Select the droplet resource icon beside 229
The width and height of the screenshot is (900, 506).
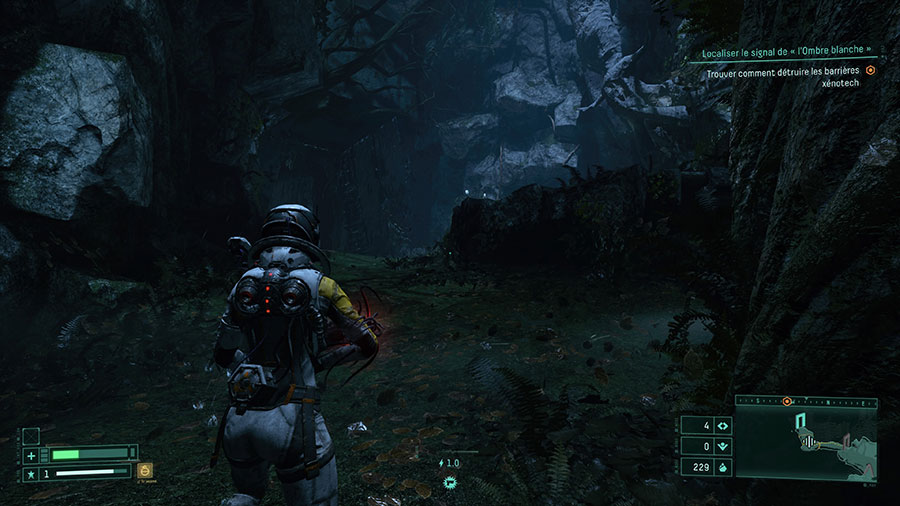tap(722, 467)
